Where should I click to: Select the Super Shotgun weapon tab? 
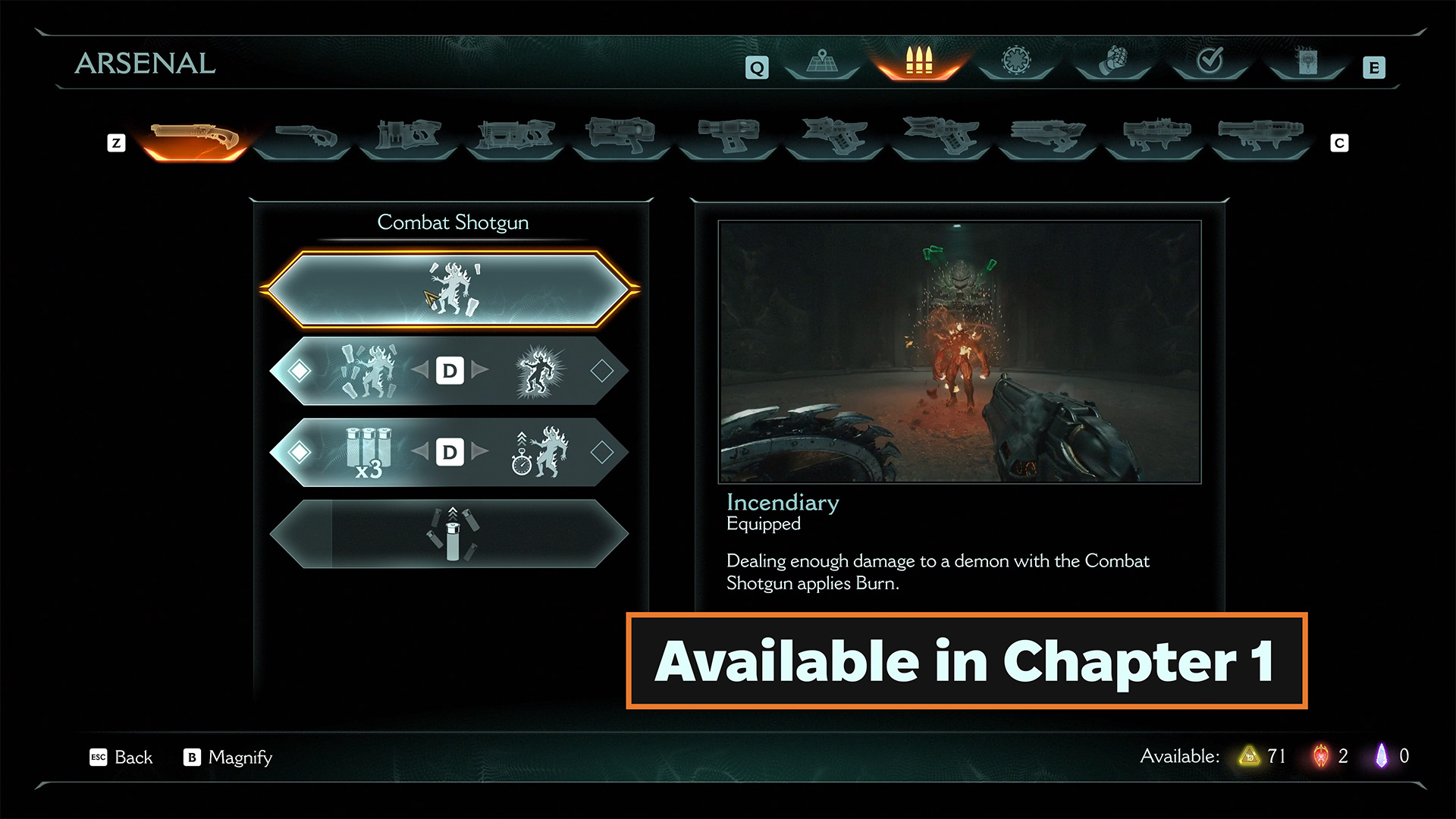tap(302, 139)
